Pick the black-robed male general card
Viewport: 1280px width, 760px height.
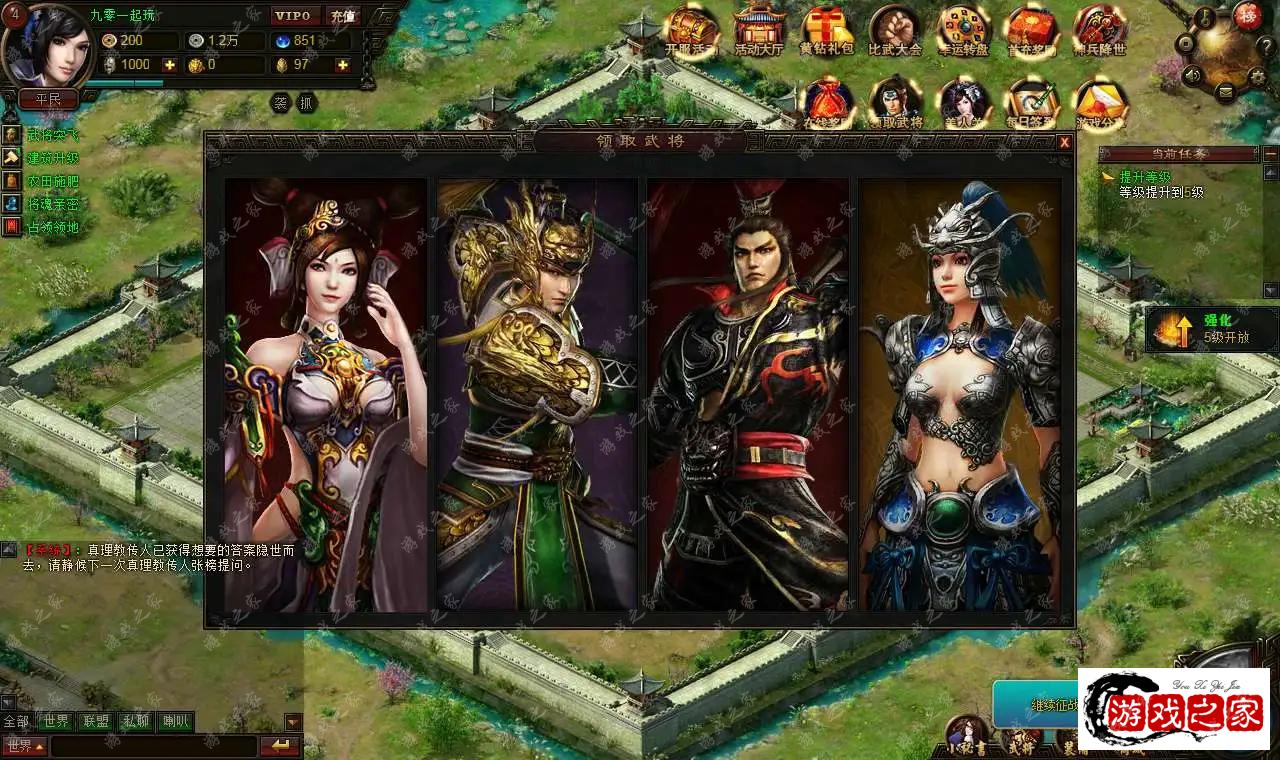pyautogui.click(x=748, y=394)
